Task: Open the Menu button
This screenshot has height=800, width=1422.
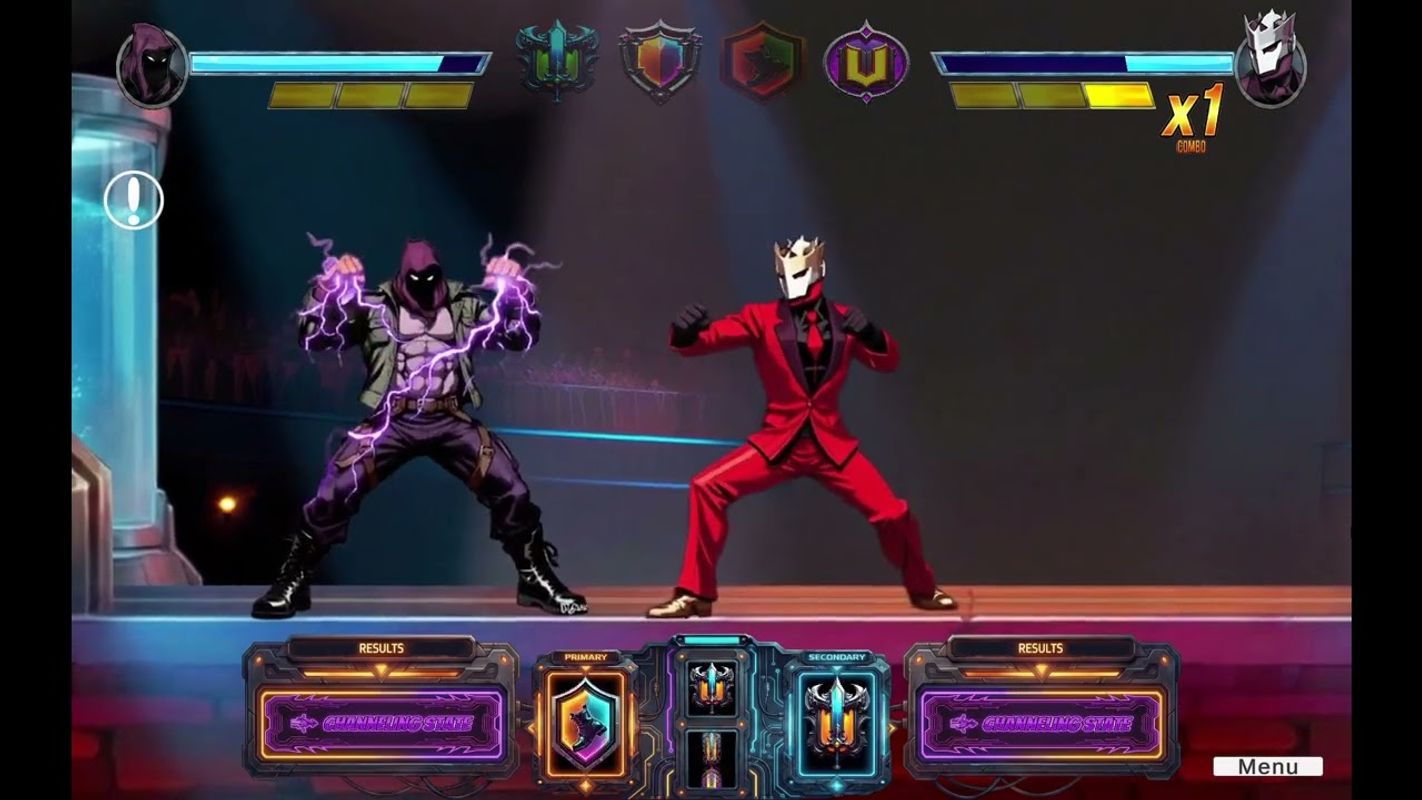Action: click(x=1267, y=767)
